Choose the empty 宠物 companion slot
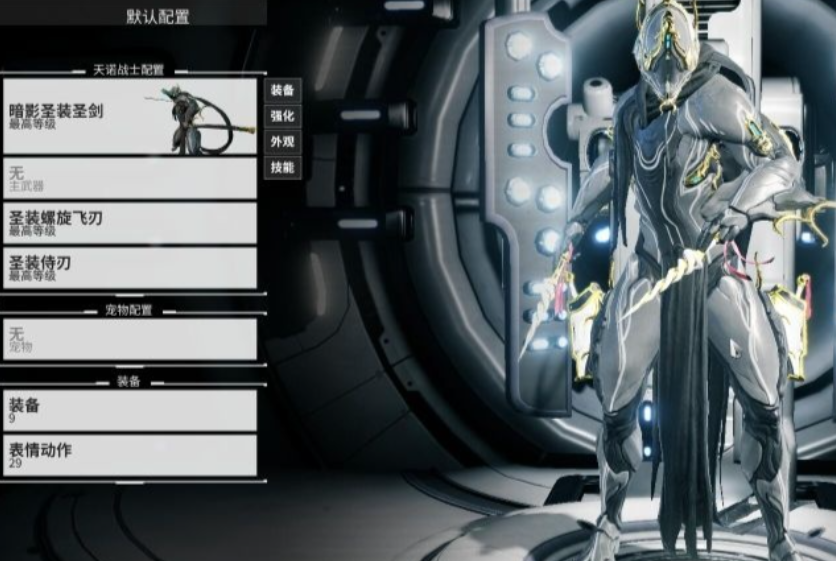This screenshot has width=836, height=561. [129, 339]
